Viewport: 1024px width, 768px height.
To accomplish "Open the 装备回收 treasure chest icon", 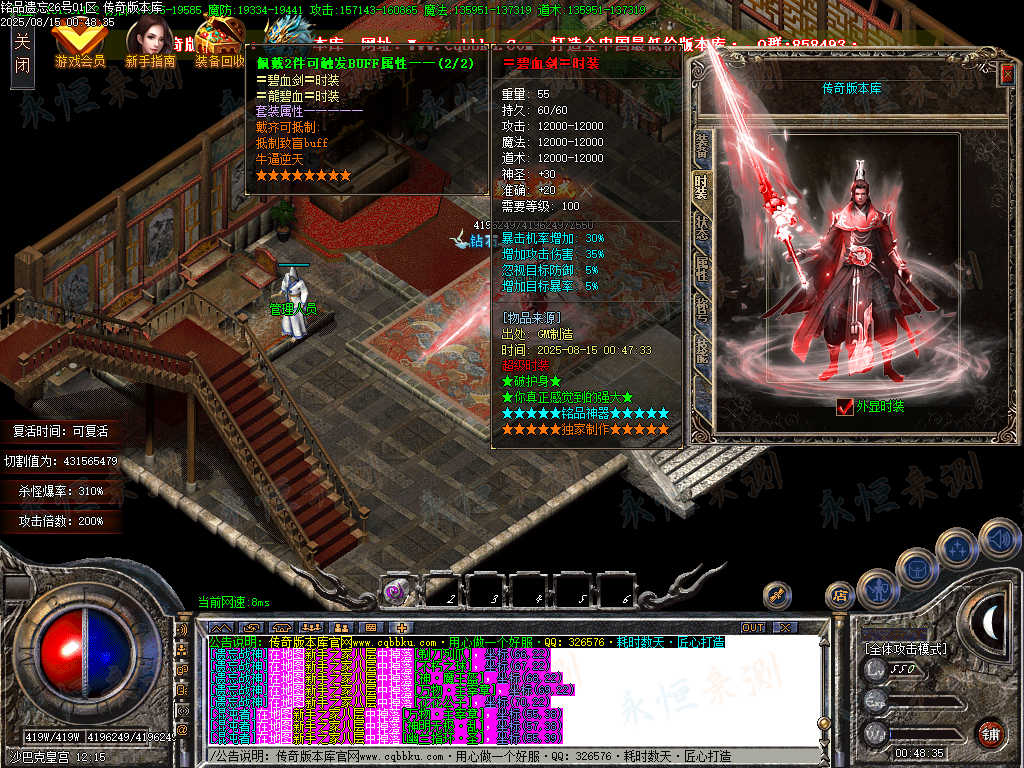I will (x=219, y=45).
